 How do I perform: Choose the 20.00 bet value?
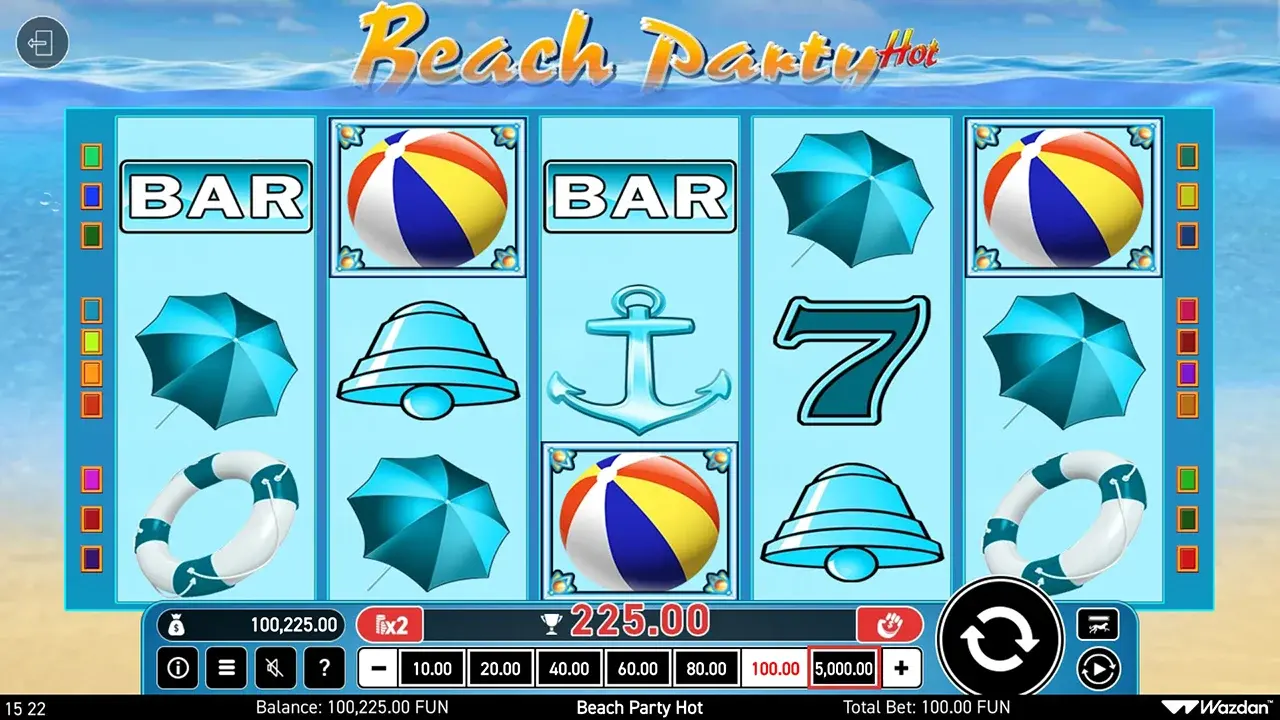[x=501, y=668]
